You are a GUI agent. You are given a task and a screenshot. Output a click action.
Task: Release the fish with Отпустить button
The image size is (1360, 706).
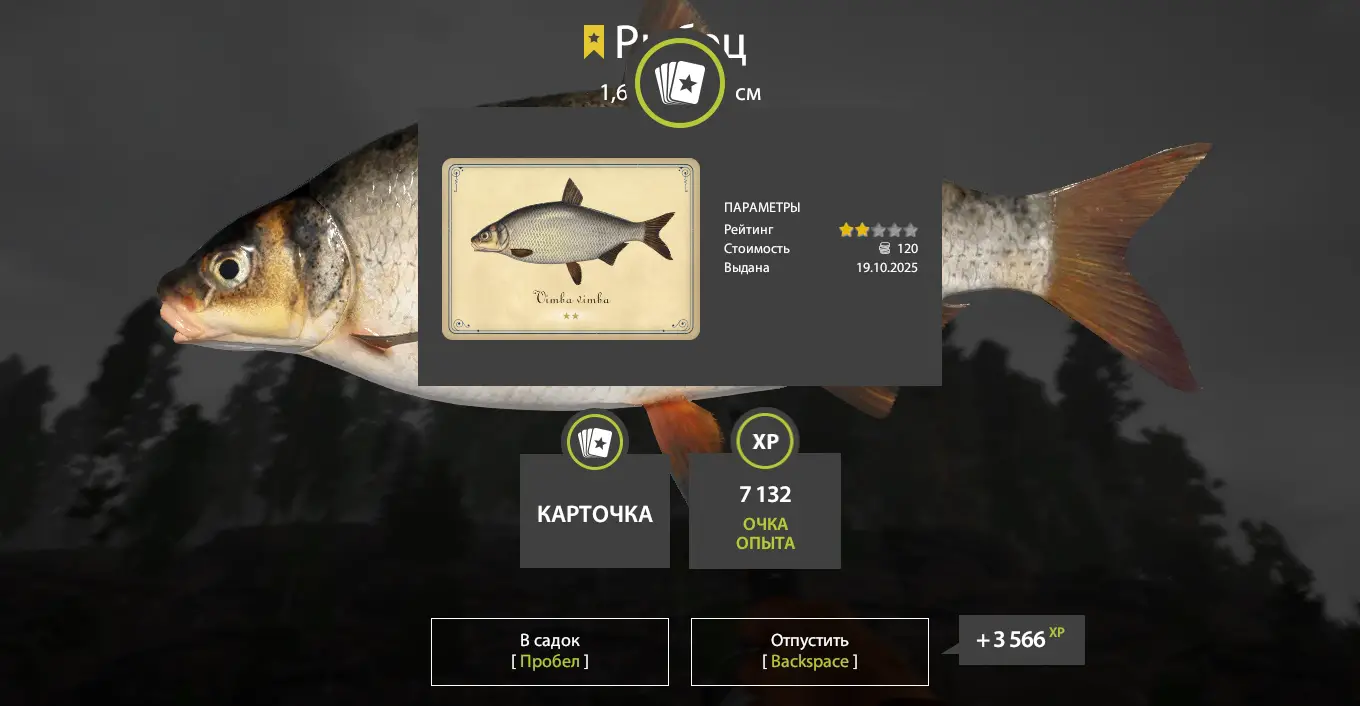809,651
